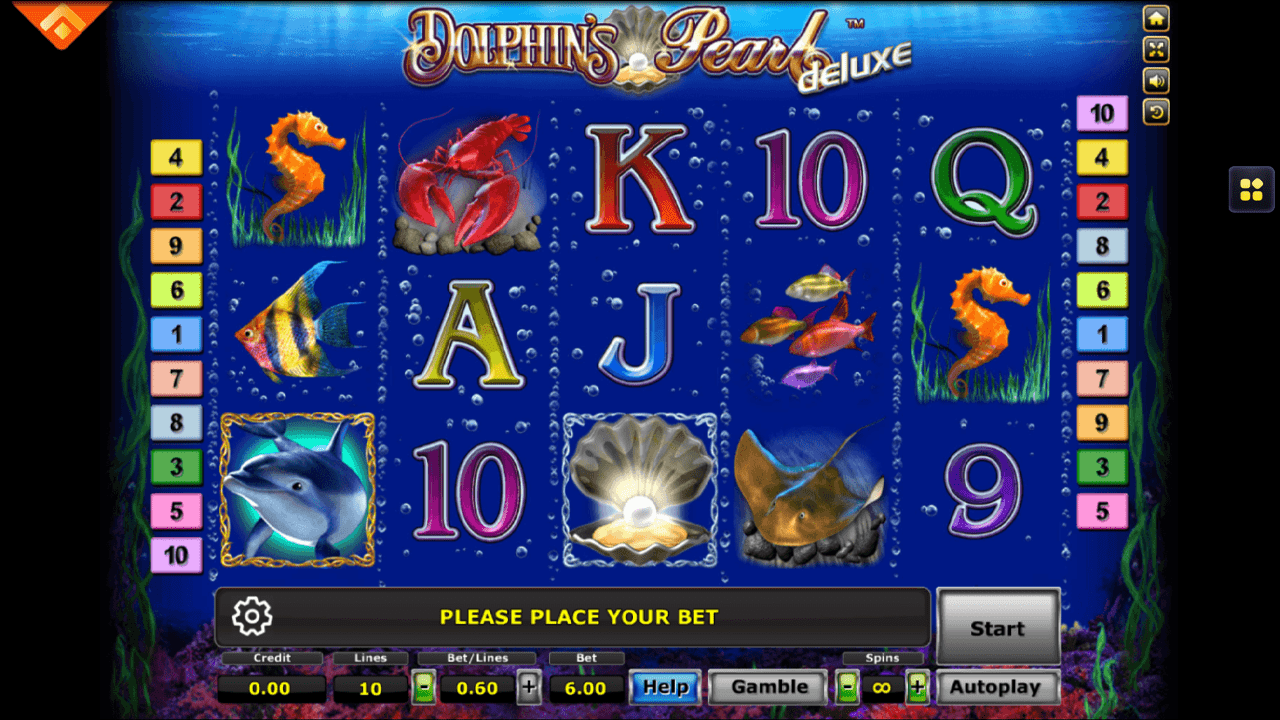Toggle Autoplay mode
Viewport: 1280px width, 720px height.
click(x=997, y=686)
